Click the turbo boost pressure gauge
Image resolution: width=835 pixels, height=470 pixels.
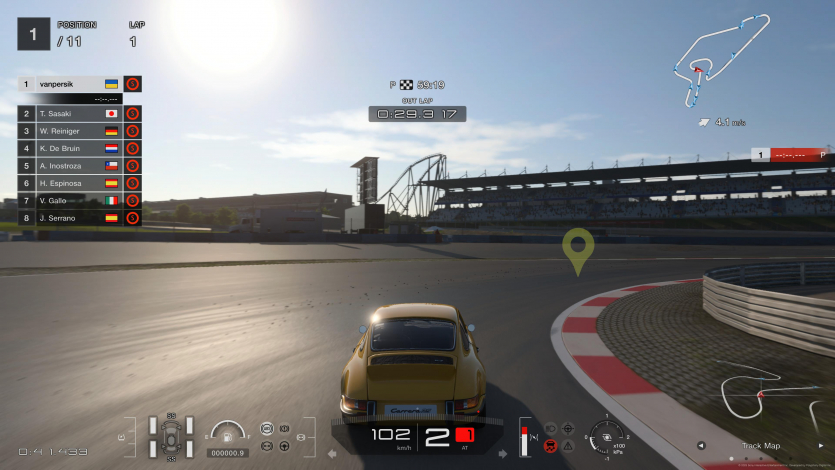[607, 436]
